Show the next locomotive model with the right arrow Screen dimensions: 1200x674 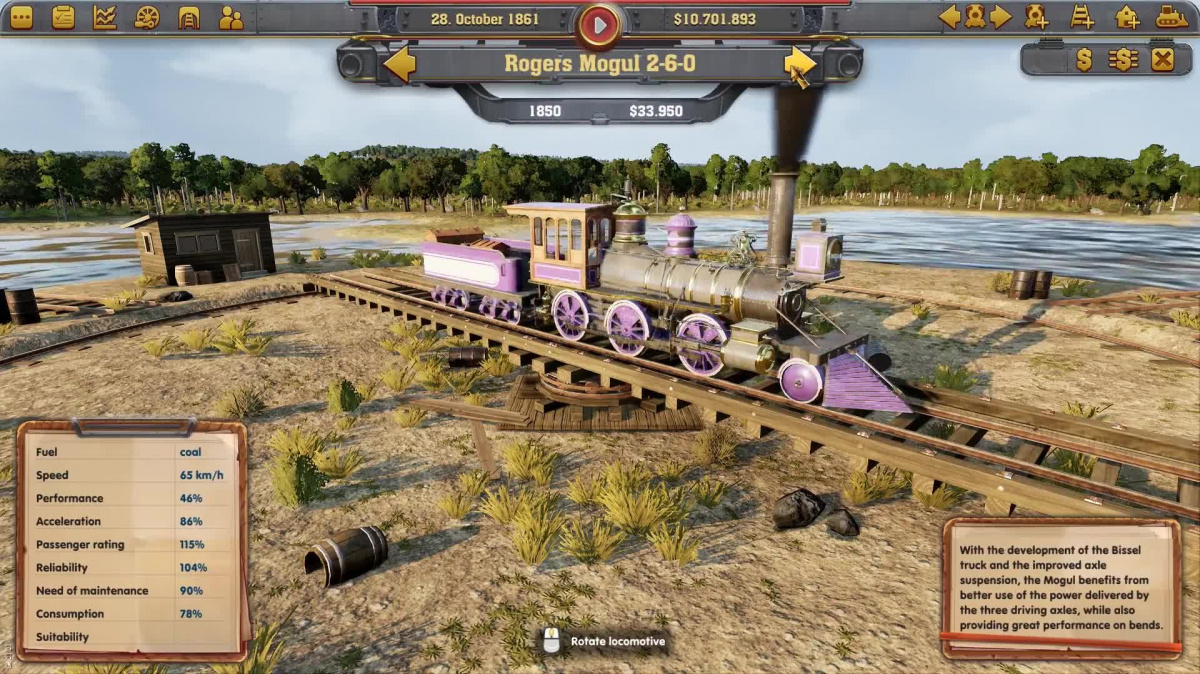[799, 64]
